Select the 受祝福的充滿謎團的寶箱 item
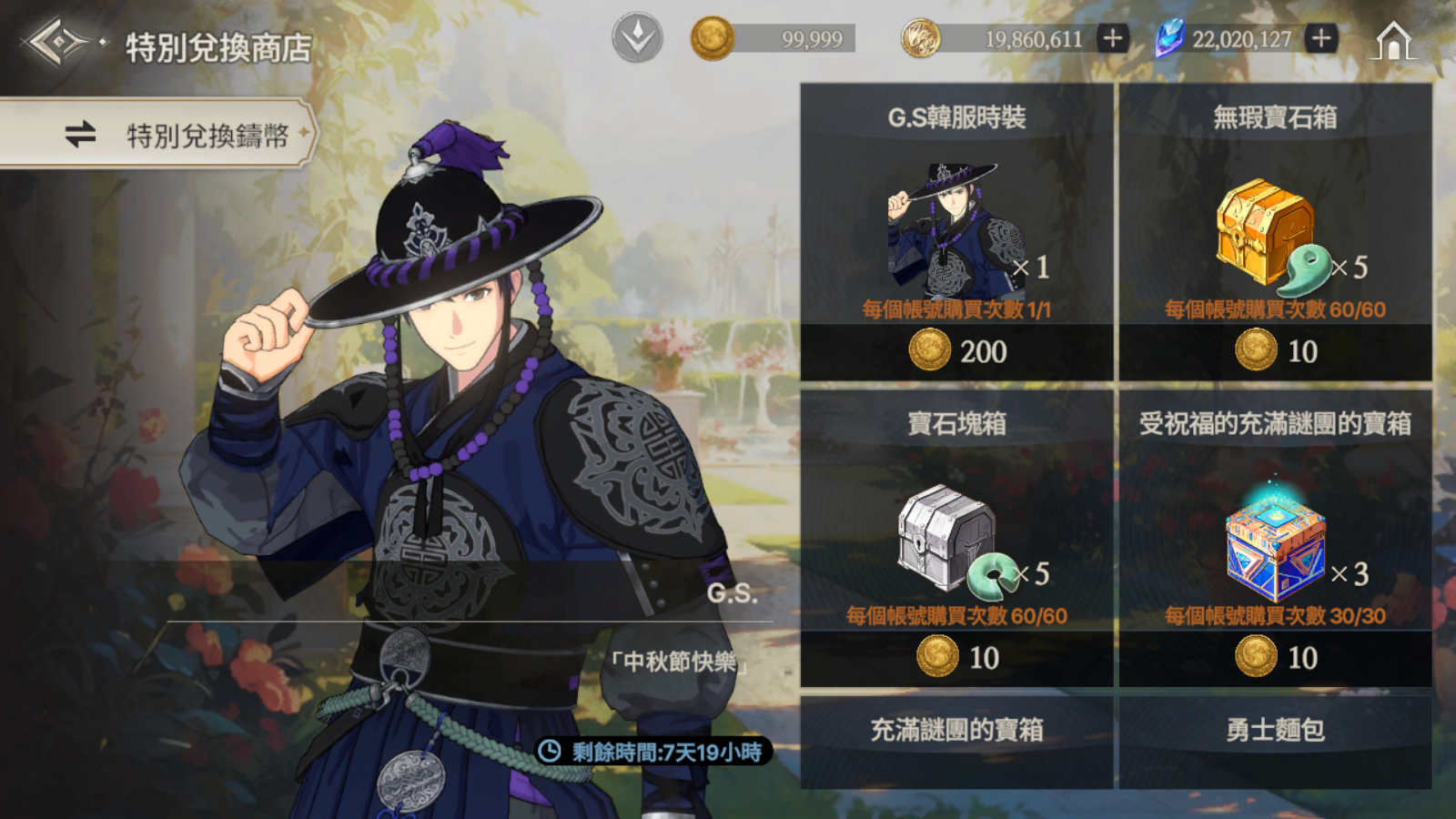Screen dimensions: 1456x819 tap(1274, 537)
